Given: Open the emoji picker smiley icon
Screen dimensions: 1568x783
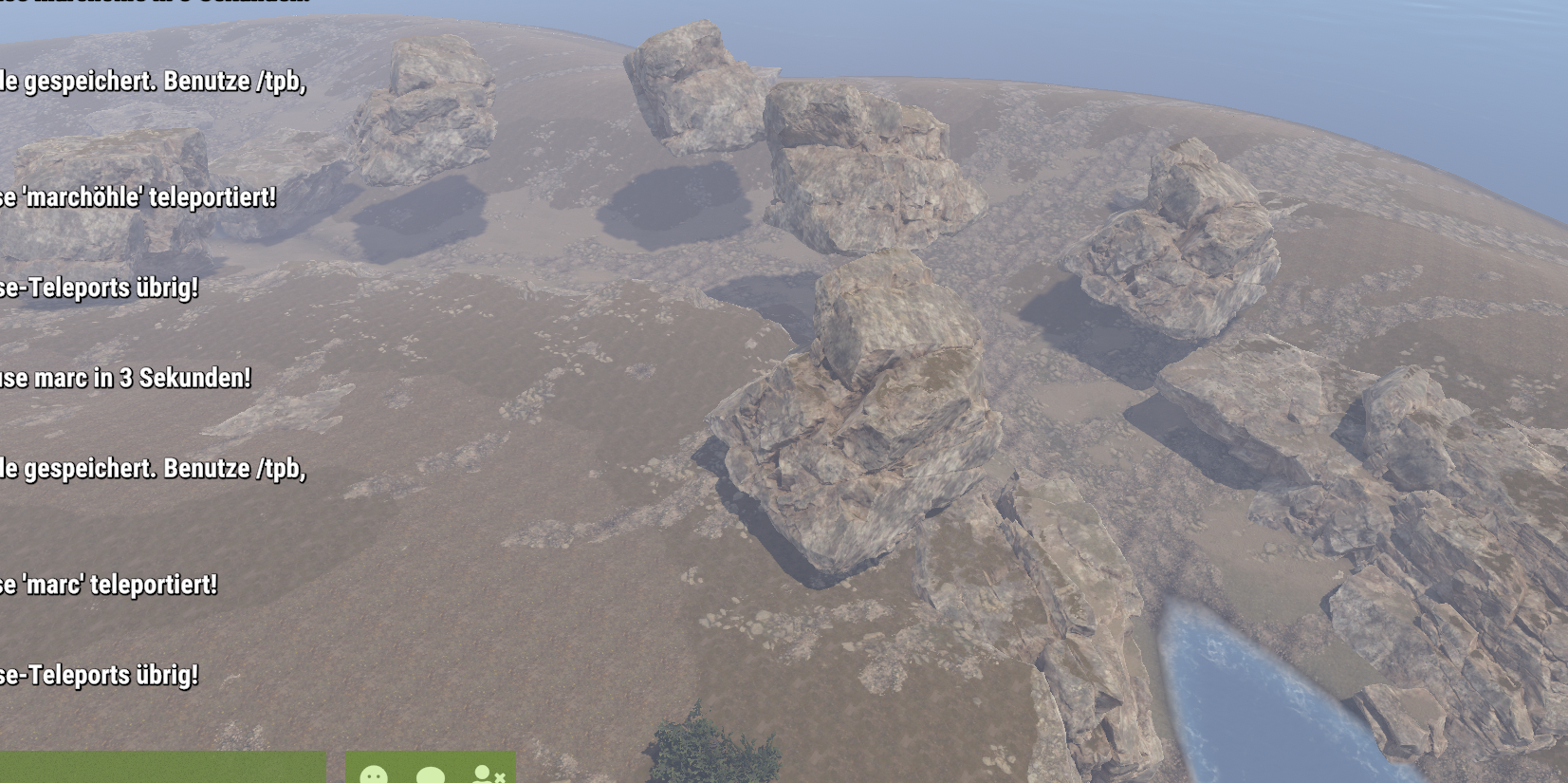Looking at the screenshot, I should [374, 774].
